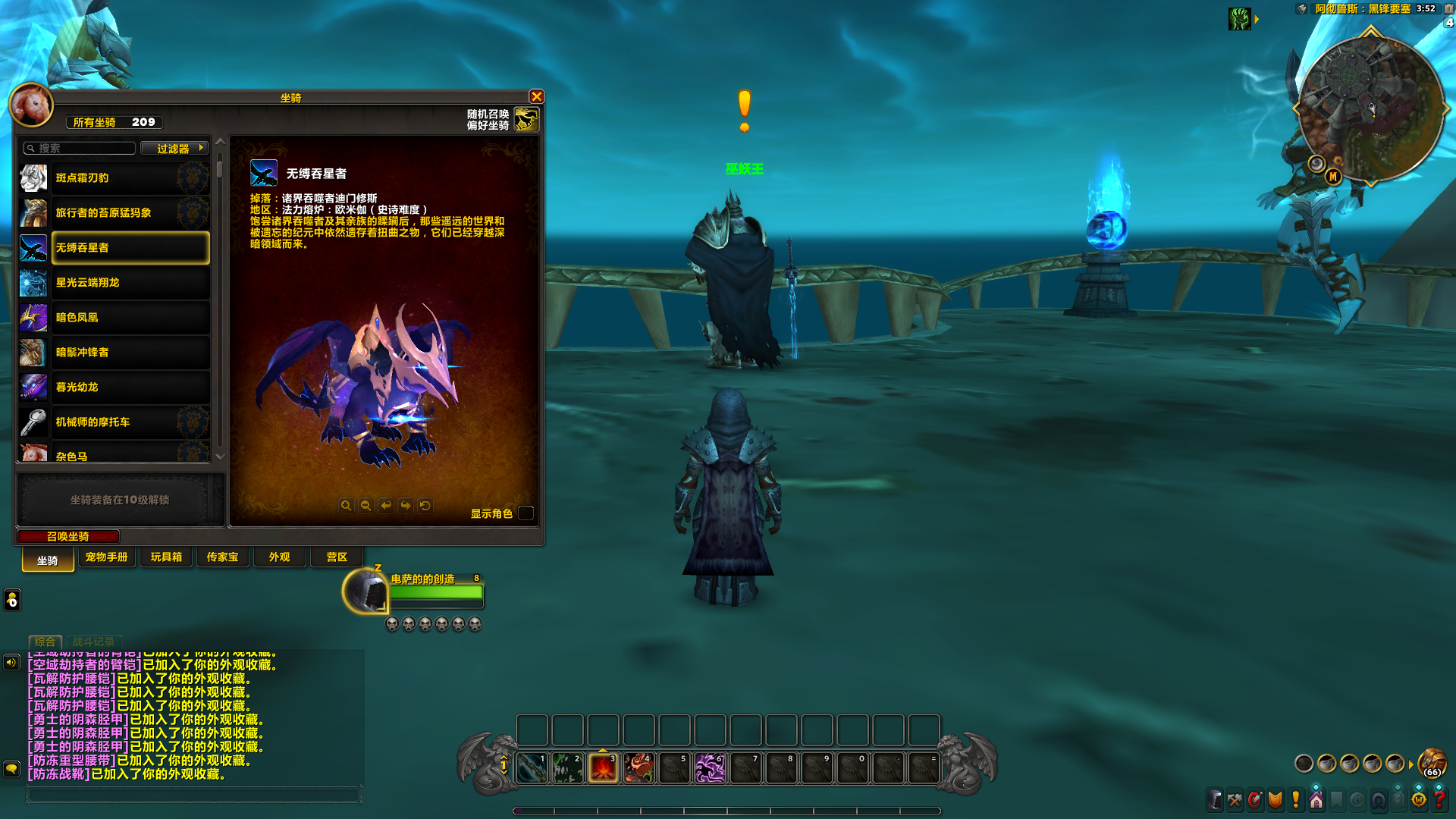This screenshot has height=819, width=1456.
Task: Activate the fire ability in action slot 3
Action: pos(603,768)
